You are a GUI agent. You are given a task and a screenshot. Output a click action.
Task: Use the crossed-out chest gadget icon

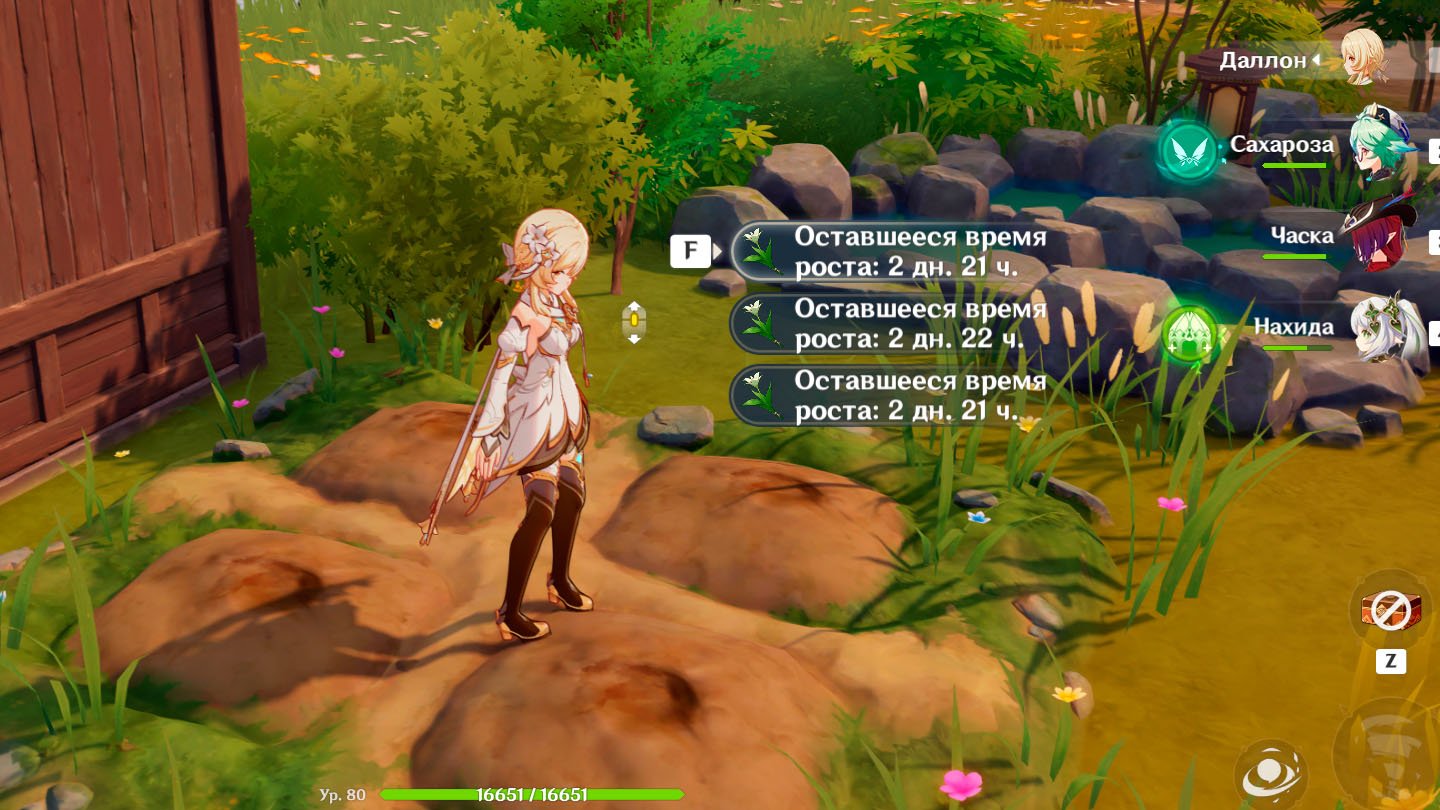(x=1390, y=610)
